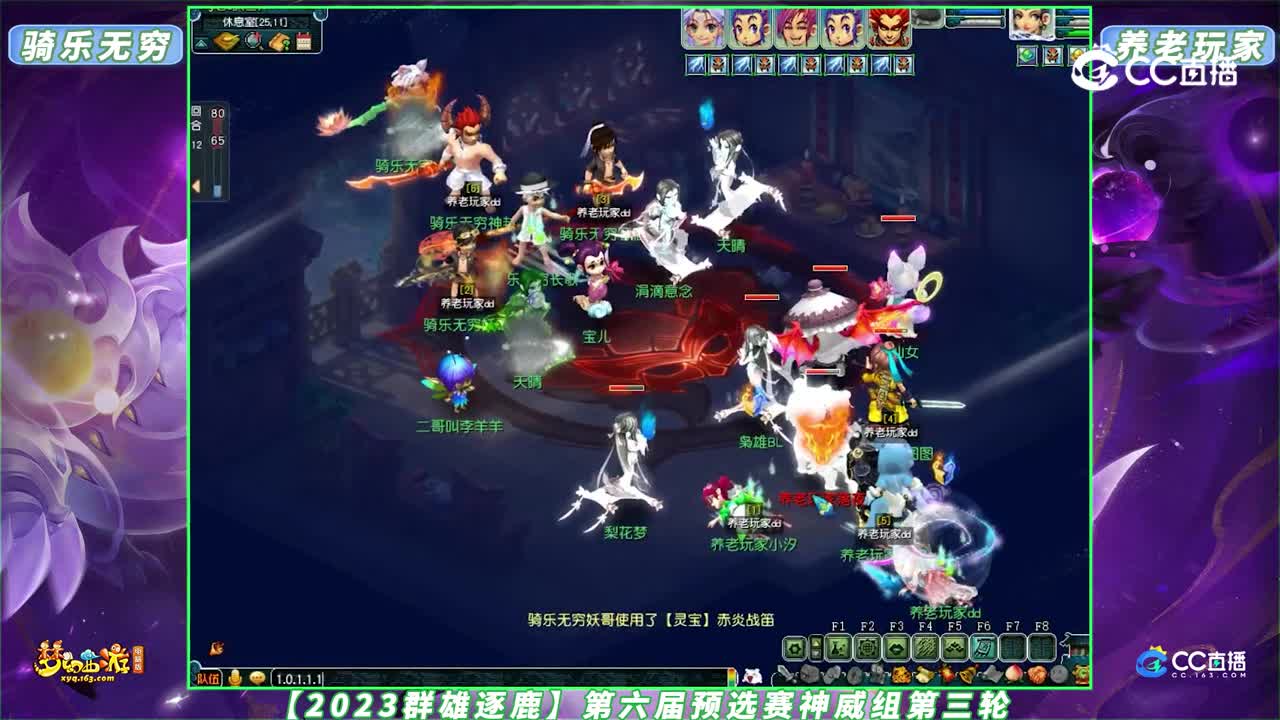Collapse the minimap panel using its green triangle arrow
Screen dimensions: 1280x720
click(x=201, y=42)
